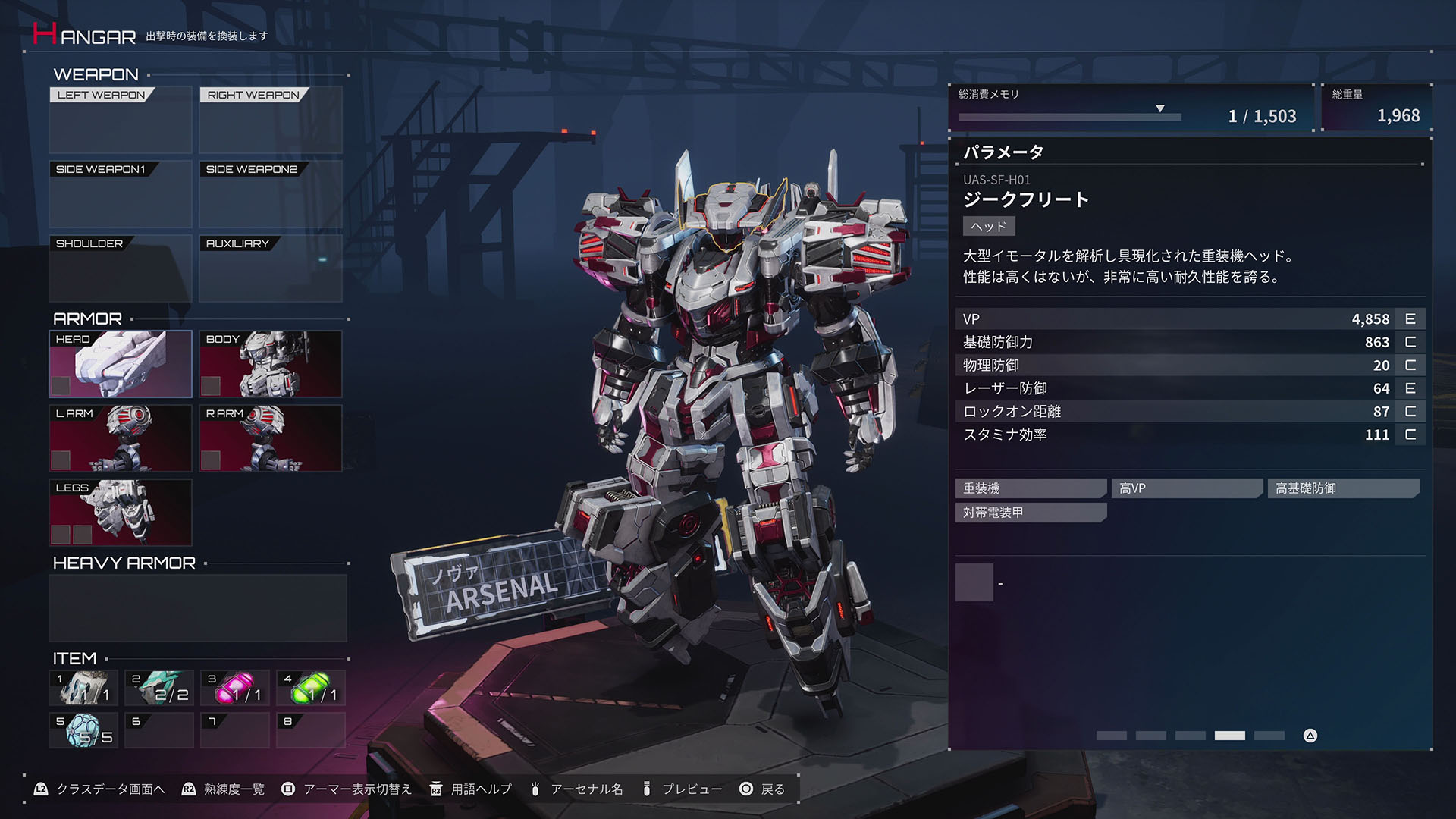This screenshot has width=1456, height=819.
Task: Expand details with the triangle button
Action: click(1308, 735)
